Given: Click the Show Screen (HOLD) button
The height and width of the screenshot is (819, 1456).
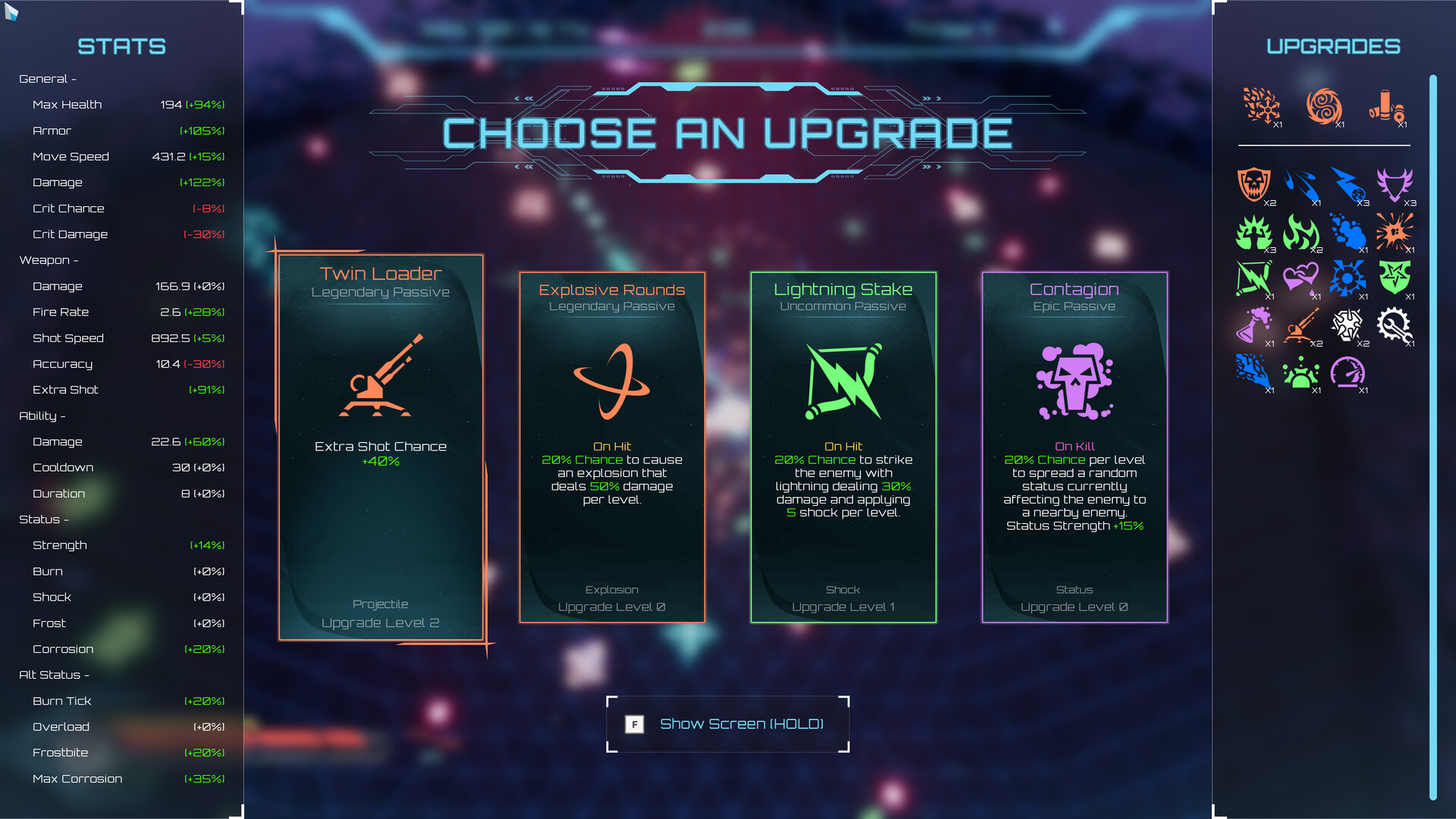Looking at the screenshot, I should (x=727, y=724).
